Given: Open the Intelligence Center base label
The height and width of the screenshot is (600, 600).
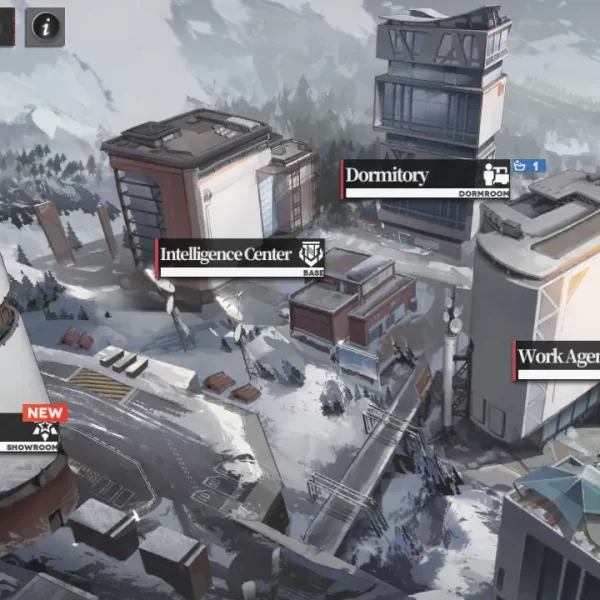Looking at the screenshot, I should pos(240,256).
